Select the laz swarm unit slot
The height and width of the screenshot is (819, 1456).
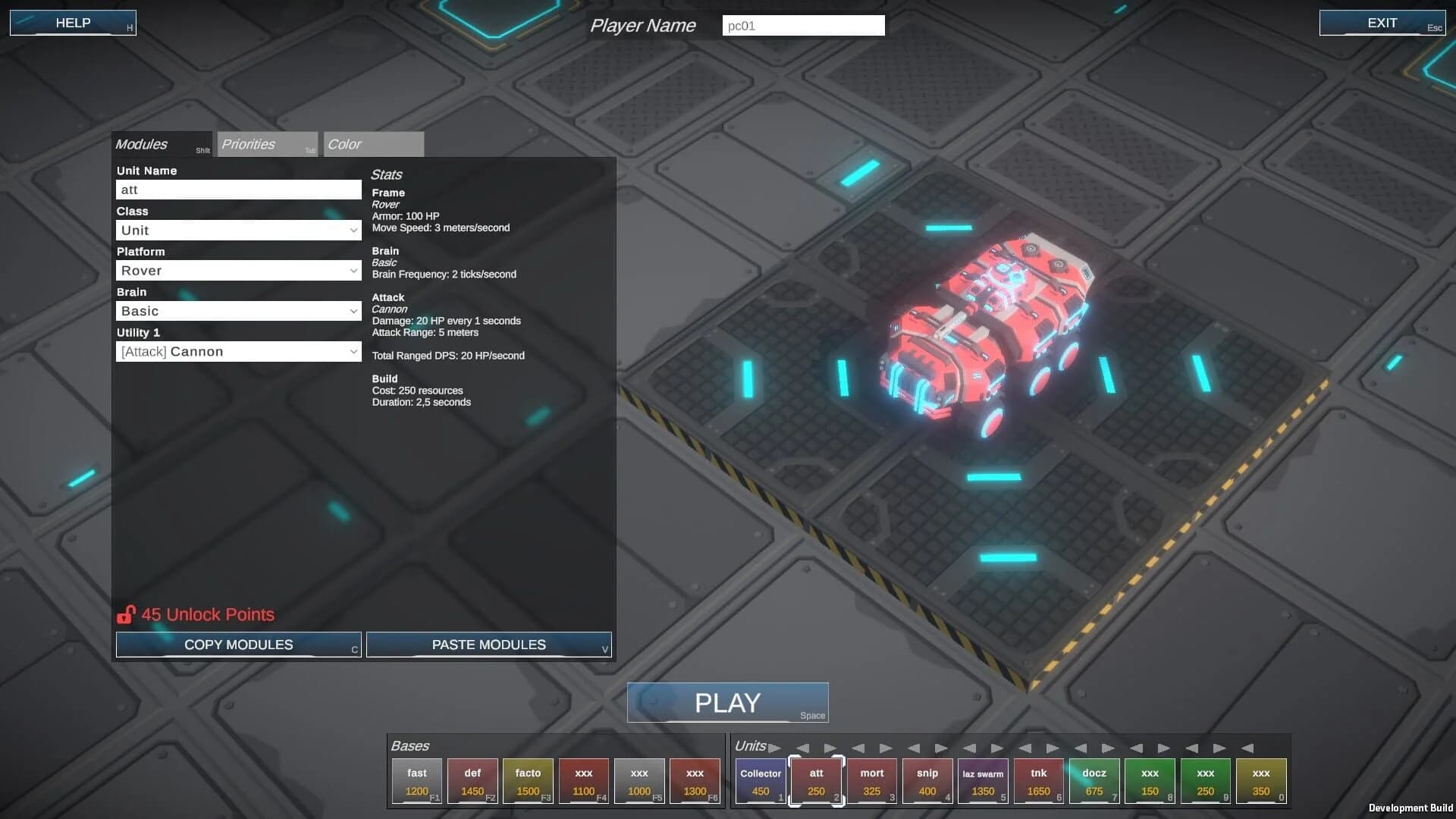click(983, 781)
